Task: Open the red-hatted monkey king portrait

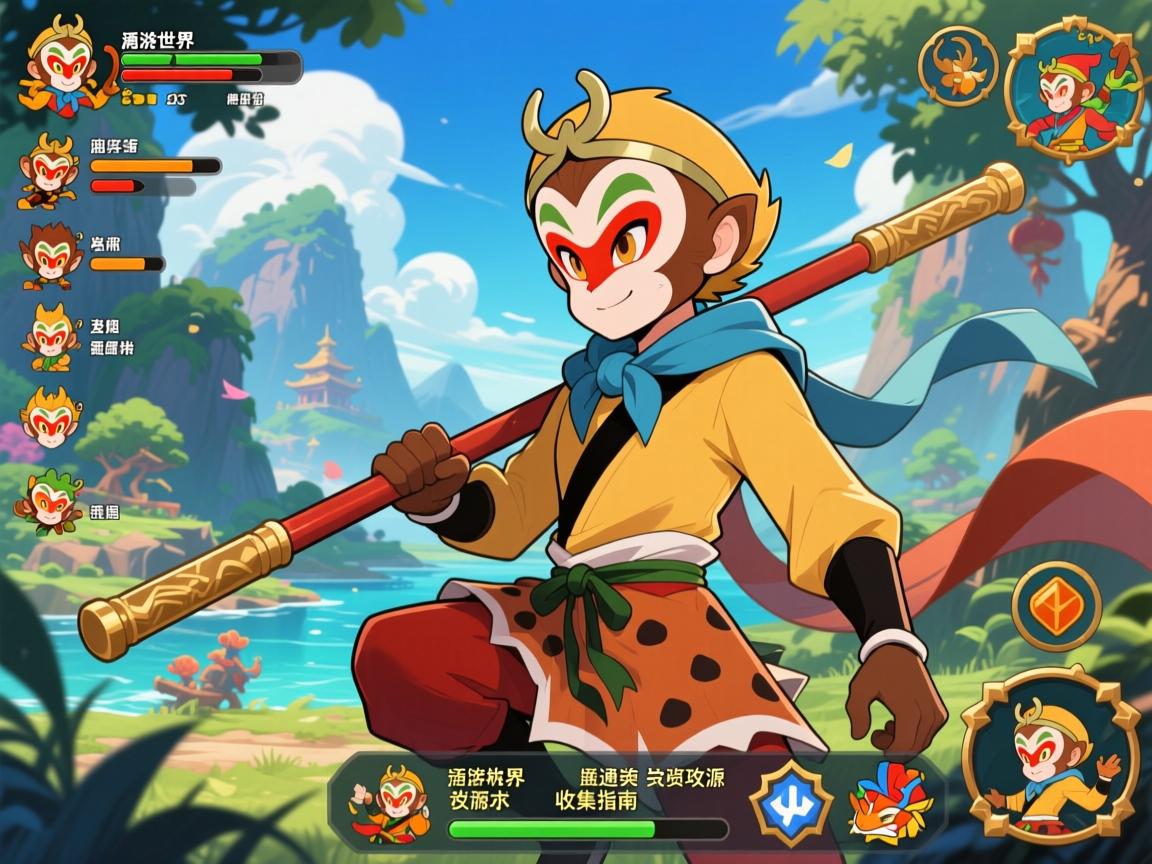Action: pos(1072,92)
